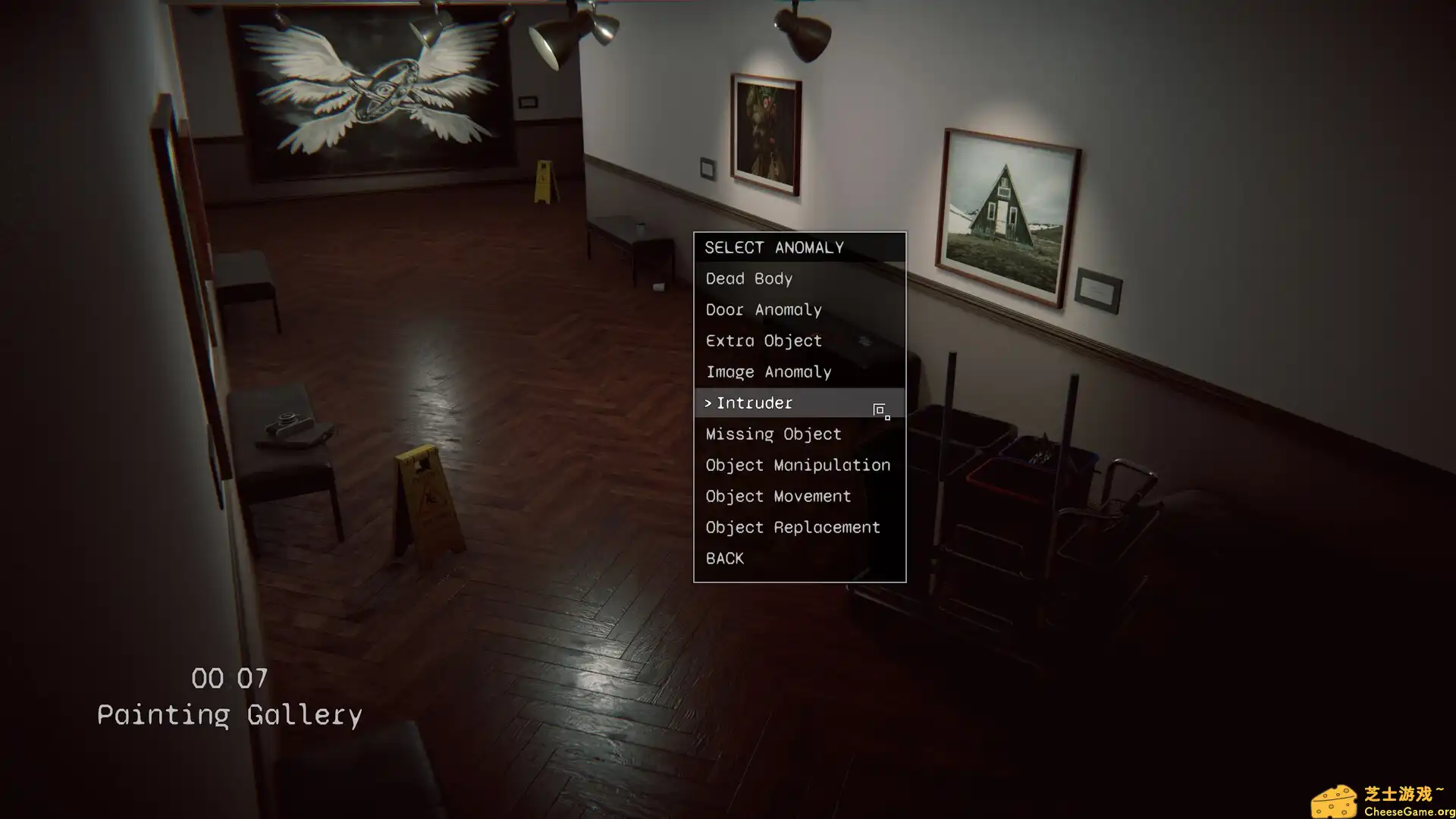Select Object Manipulation in the anomaly list
Image resolution: width=1456 pixels, height=819 pixels.
point(797,465)
